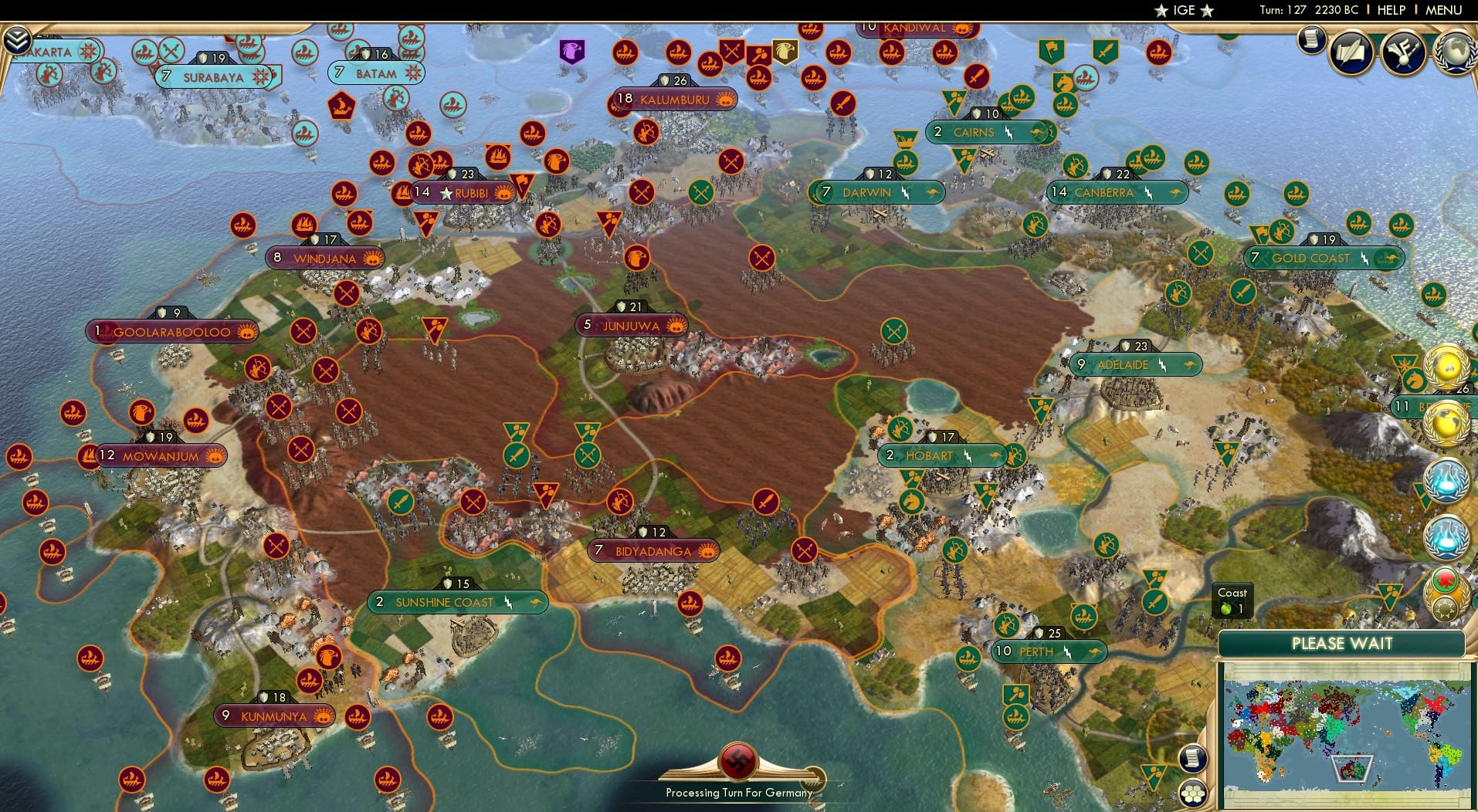Click the Coast 1 tooltip box

tap(1233, 601)
